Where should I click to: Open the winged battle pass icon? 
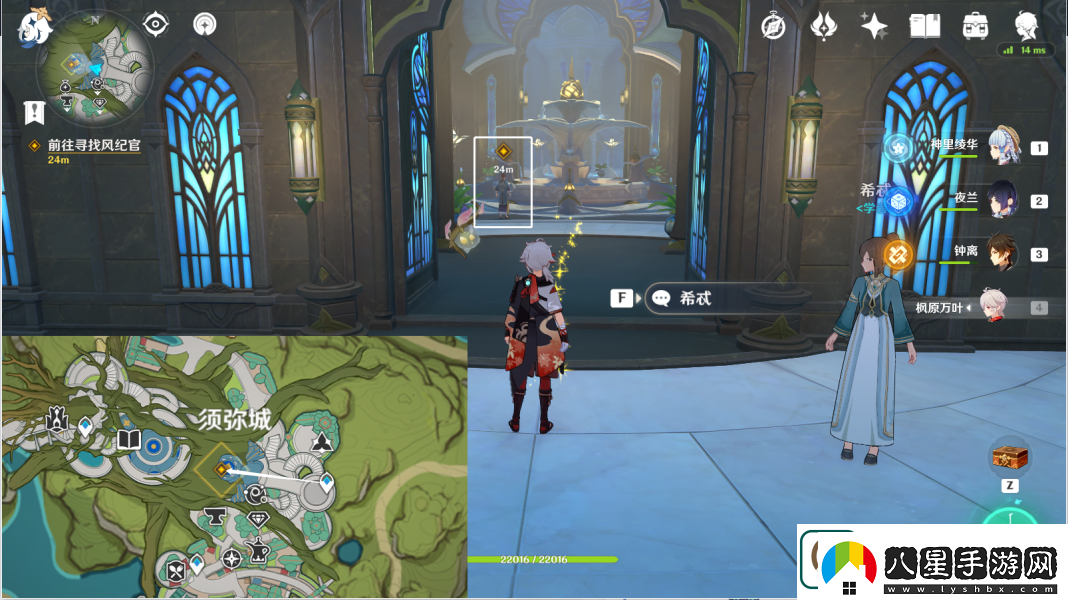pos(824,26)
